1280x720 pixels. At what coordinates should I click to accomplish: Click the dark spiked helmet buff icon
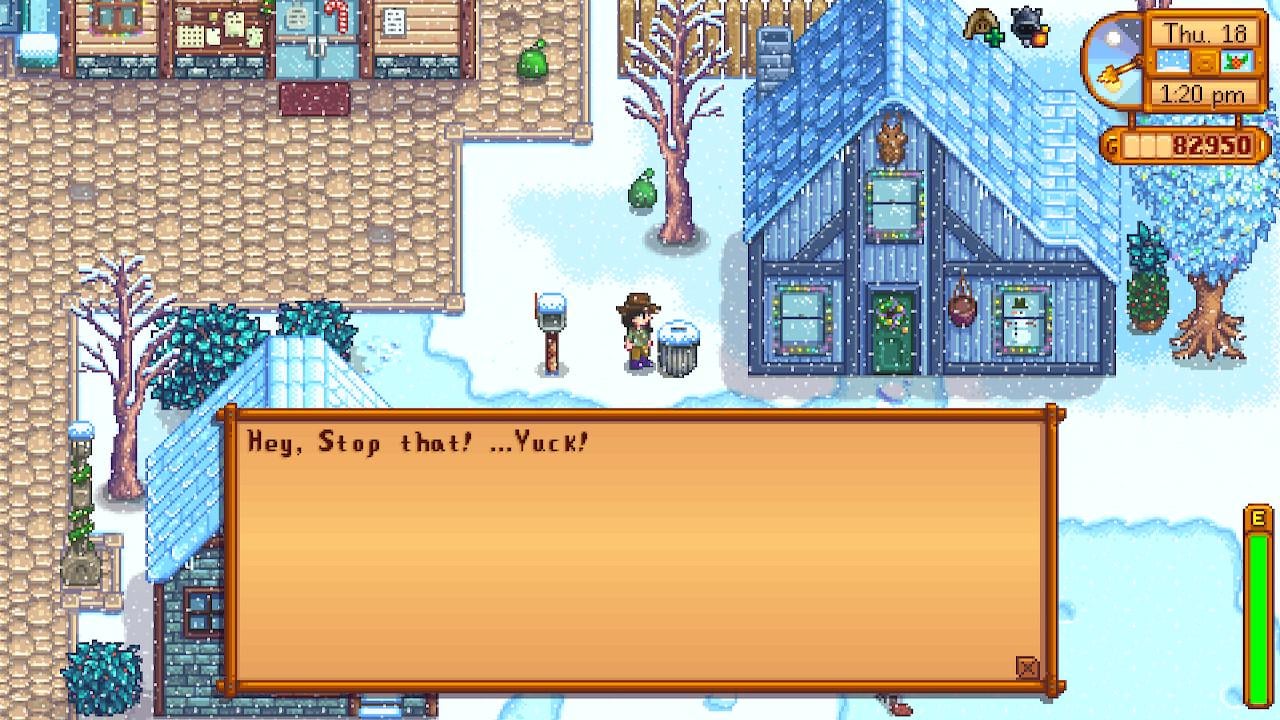pos(1028,27)
